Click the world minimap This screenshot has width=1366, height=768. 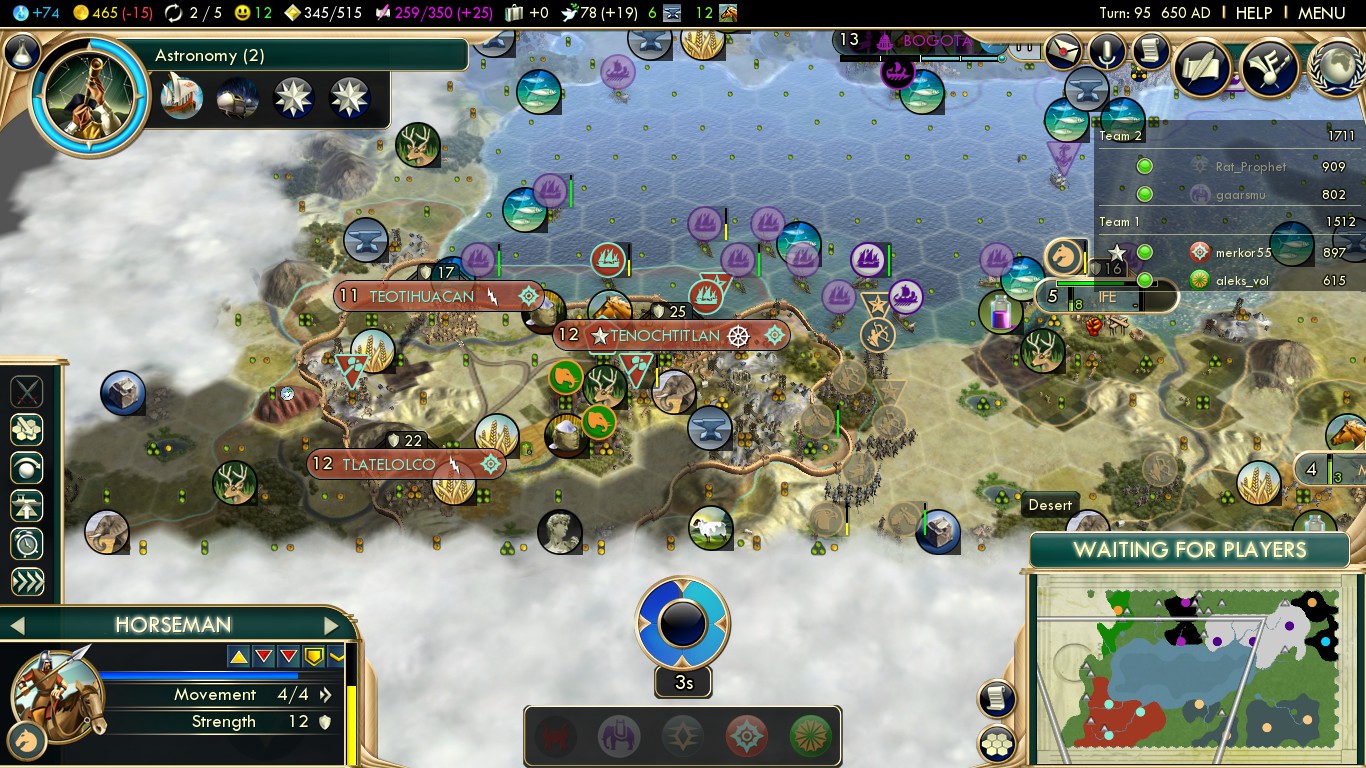coord(1189,665)
